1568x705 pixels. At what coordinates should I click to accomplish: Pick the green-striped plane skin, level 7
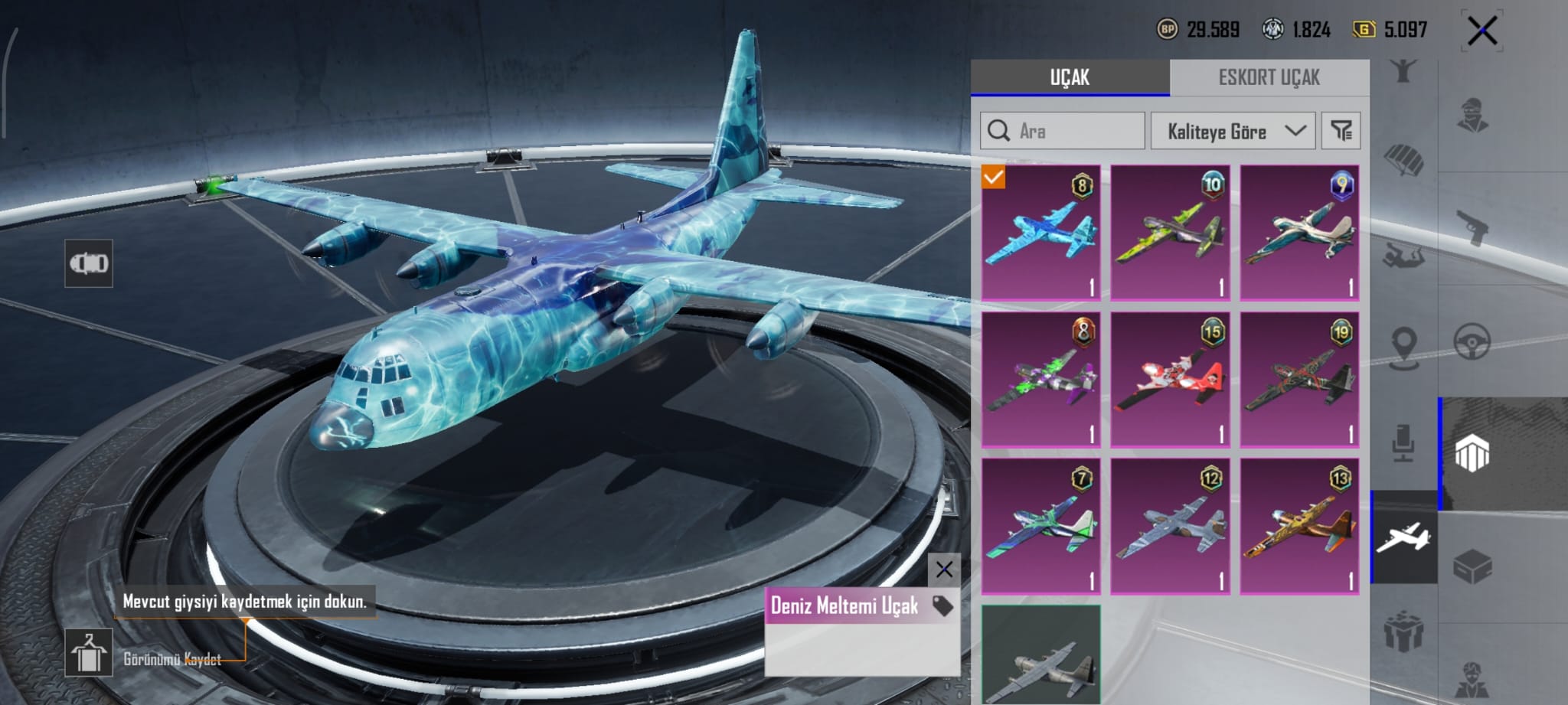pos(1040,526)
